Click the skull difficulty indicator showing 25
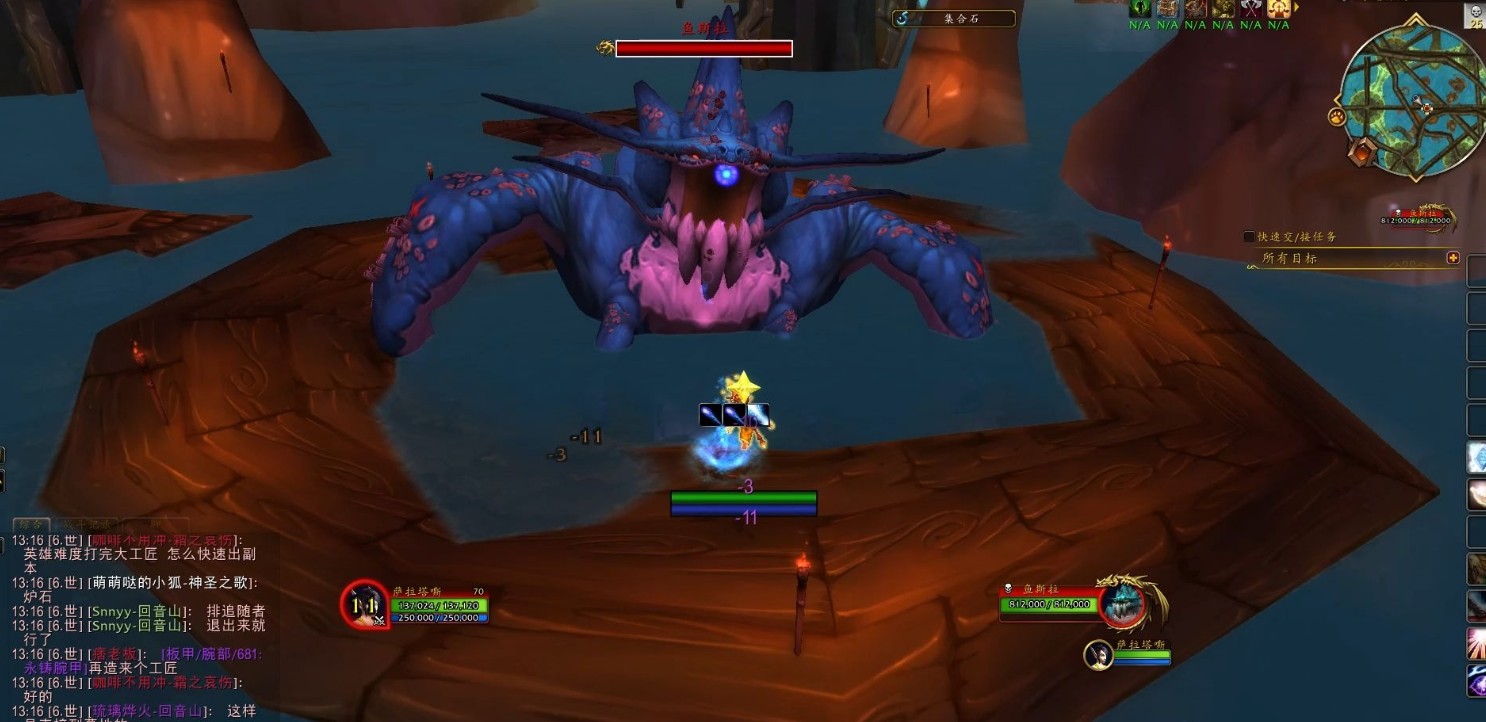 1476,16
